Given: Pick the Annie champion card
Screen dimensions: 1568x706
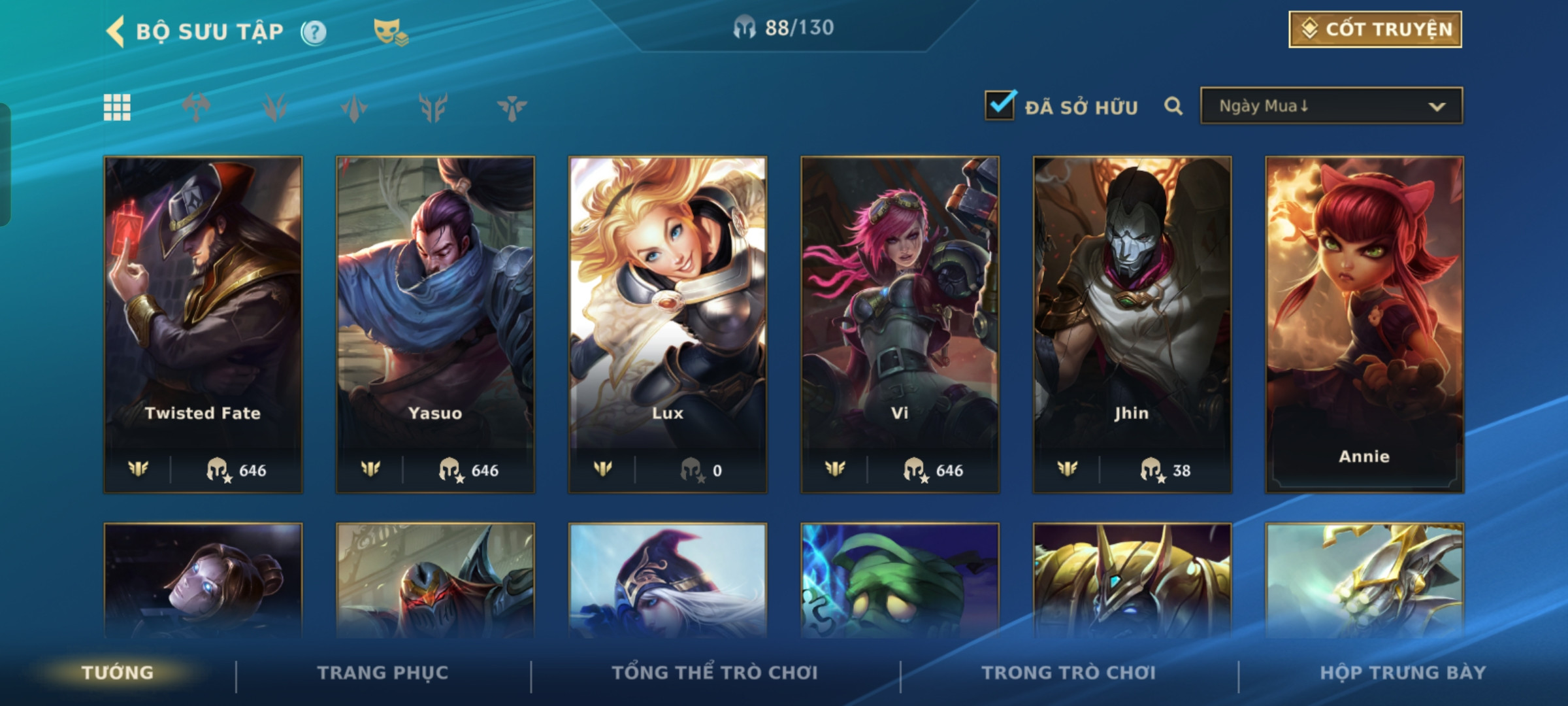Looking at the screenshot, I should coord(1364,324).
